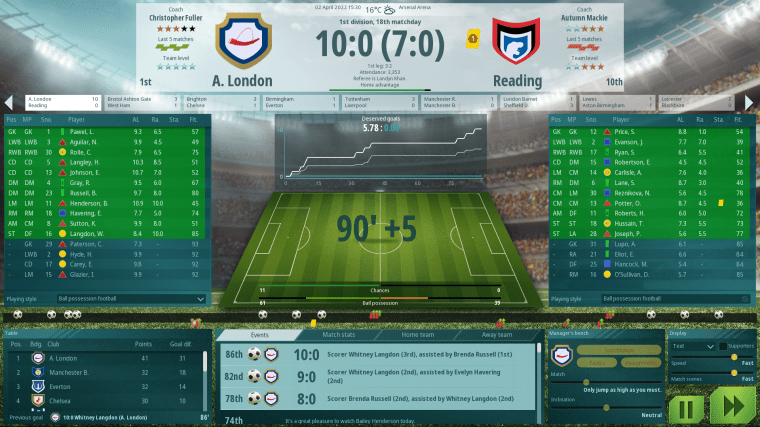Show next results with the right arrow
This screenshot has width=760, height=427.
point(750,102)
